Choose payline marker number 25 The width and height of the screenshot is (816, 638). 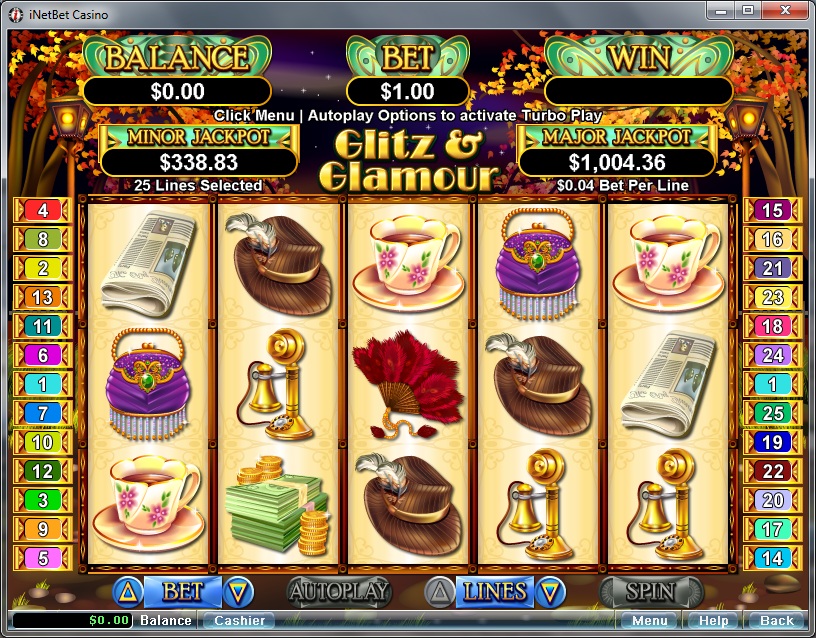pos(773,413)
